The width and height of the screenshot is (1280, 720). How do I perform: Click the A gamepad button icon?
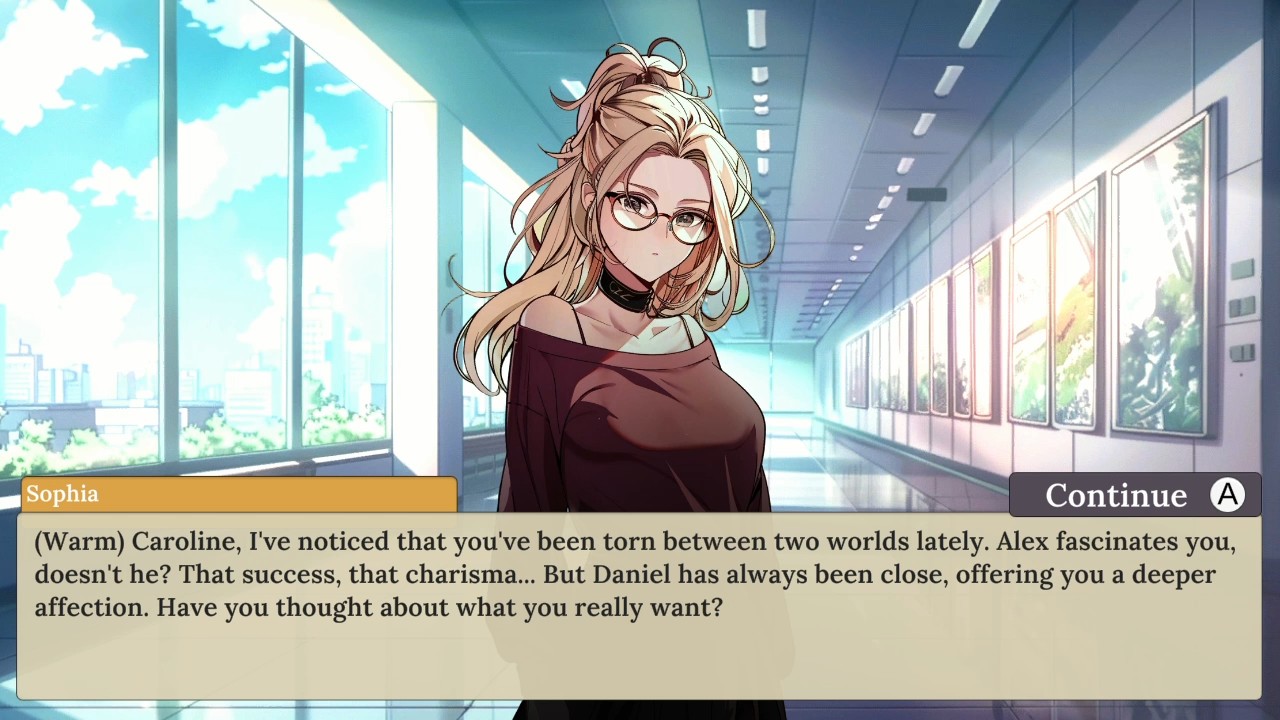[x=1228, y=494]
